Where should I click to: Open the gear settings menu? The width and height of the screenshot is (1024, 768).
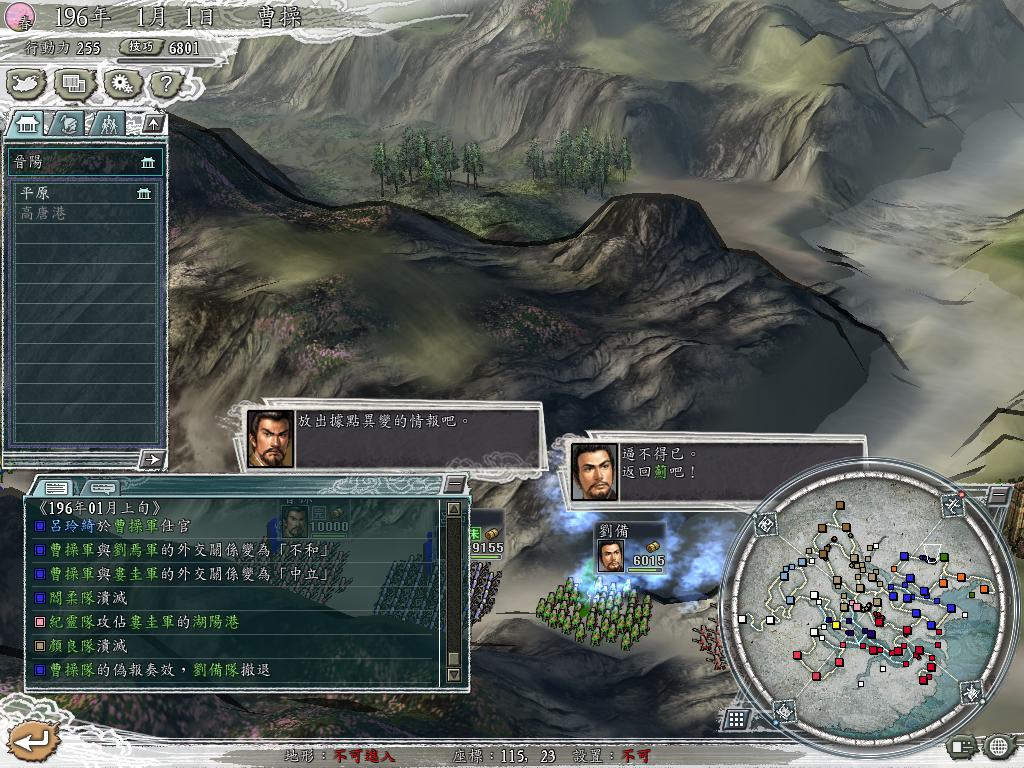pyautogui.click(x=121, y=83)
